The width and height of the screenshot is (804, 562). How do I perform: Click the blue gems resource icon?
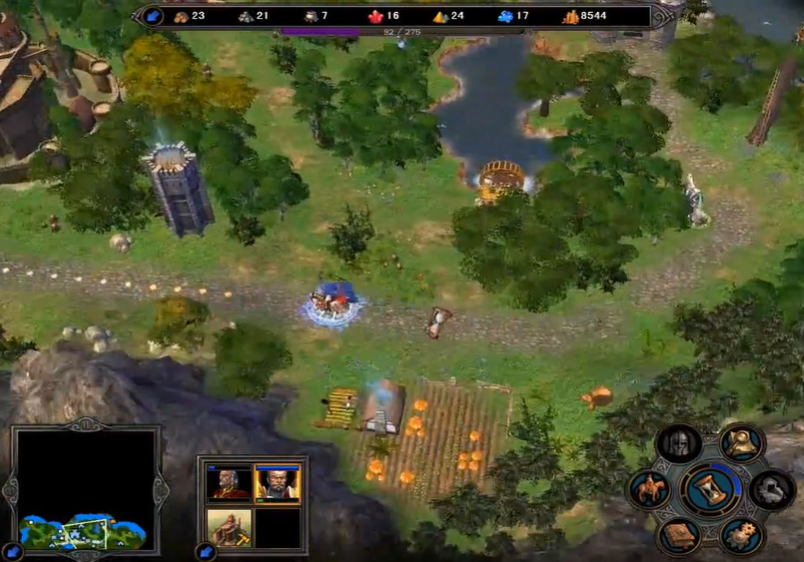505,16
